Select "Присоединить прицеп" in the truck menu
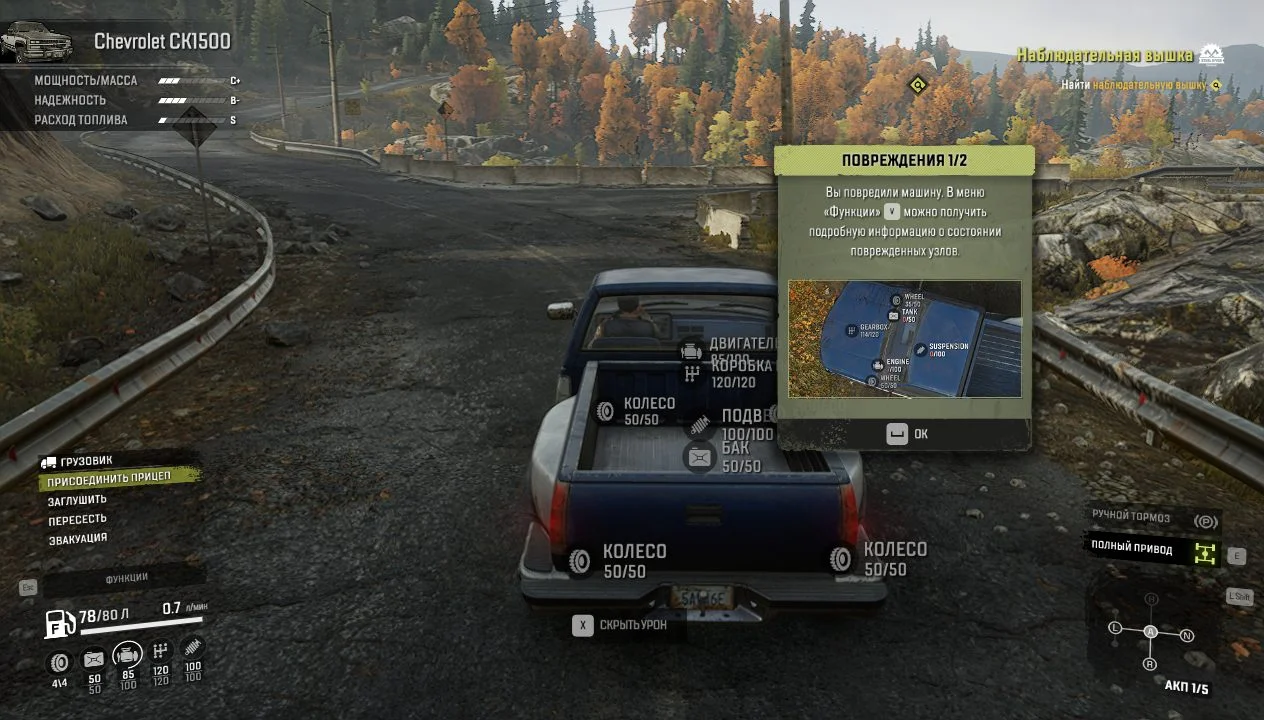Image resolution: width=1264 pixels, height=720 pixels. 109,479
